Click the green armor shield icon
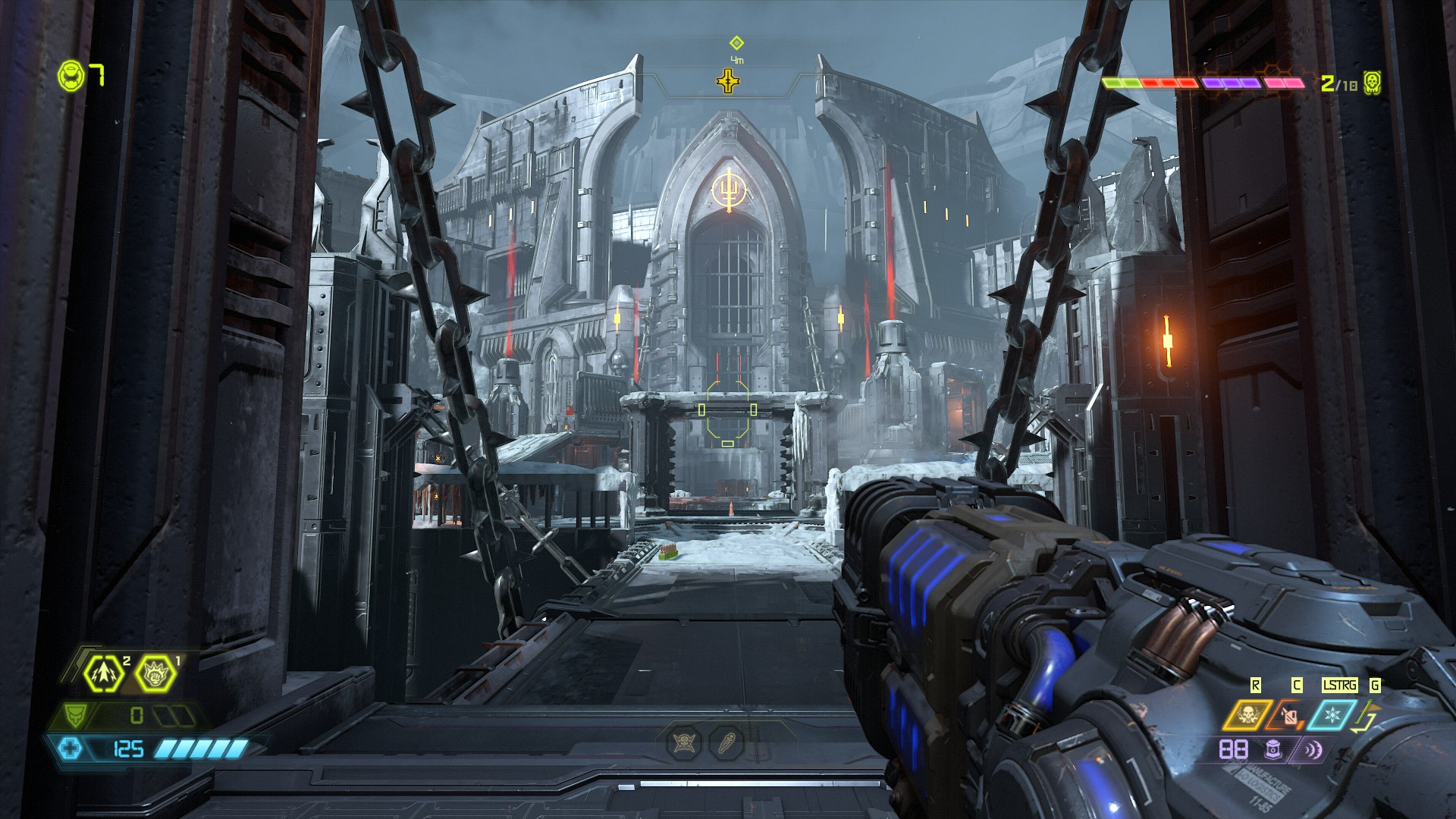This screenshot has height=819, width=1456. pos(75,714)
